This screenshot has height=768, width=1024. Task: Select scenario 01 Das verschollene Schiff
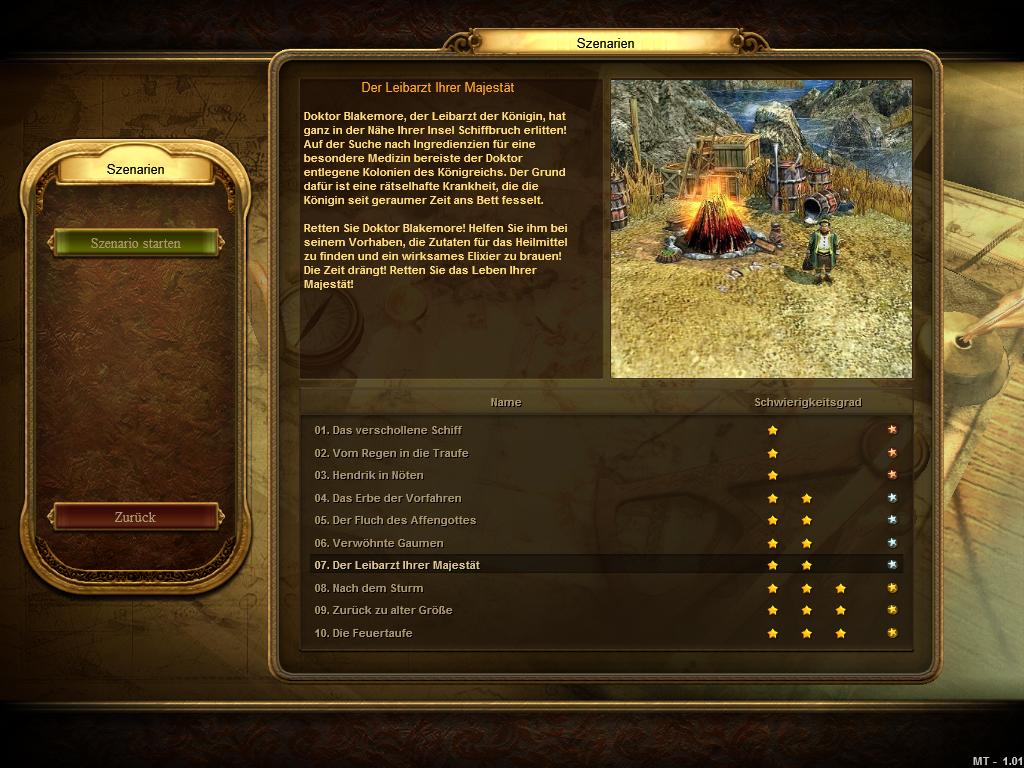[x=388, y=430]
